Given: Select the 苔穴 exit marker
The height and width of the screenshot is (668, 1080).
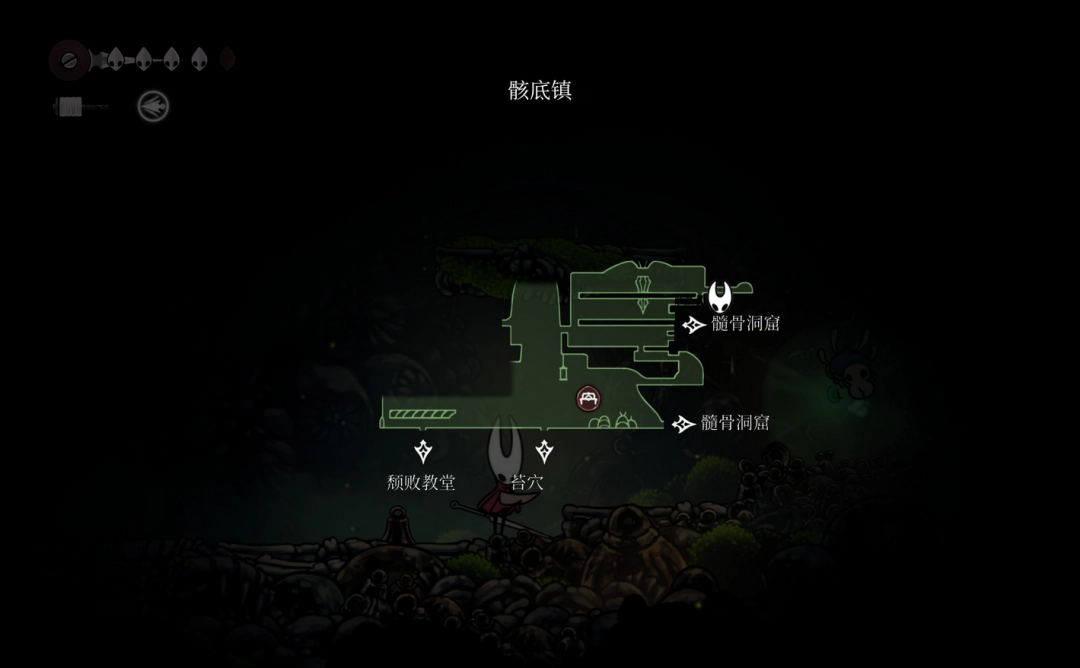Looking at the screenshot, I should [544, 451].
